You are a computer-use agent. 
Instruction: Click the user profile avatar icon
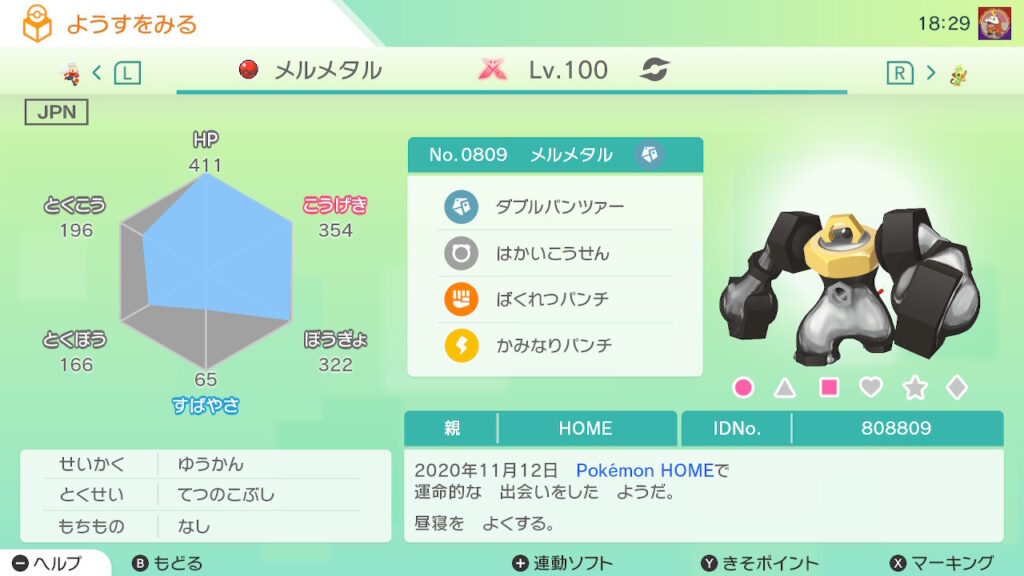click(993, 23)
